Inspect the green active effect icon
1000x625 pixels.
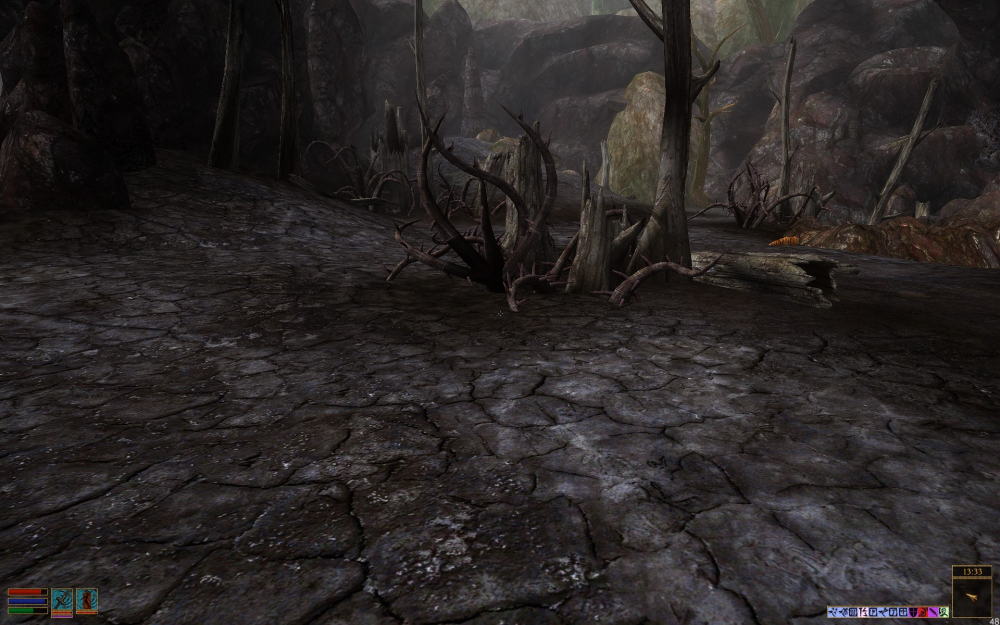point(943,612)
